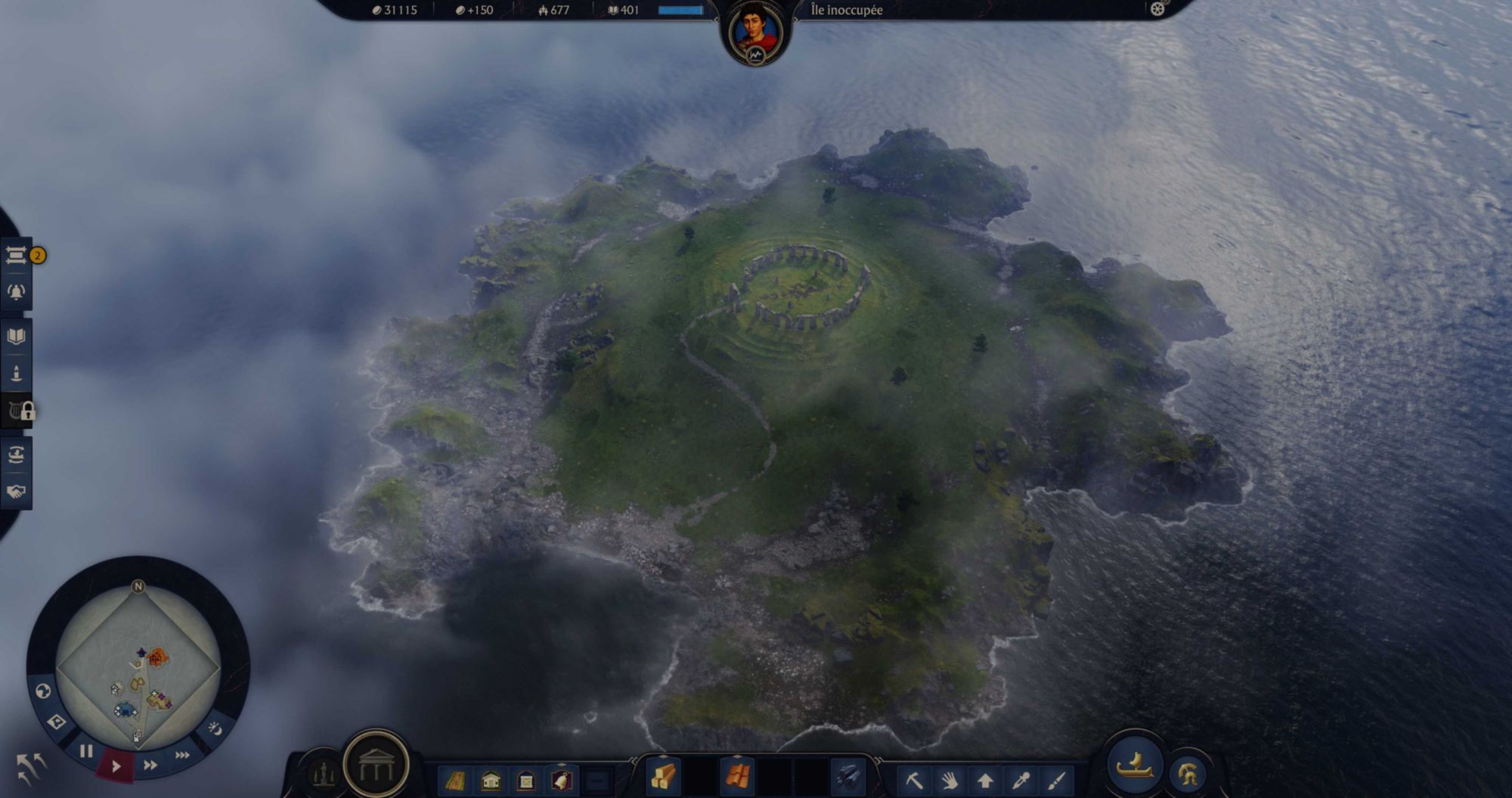Pause the game speed

pos(86,751)
